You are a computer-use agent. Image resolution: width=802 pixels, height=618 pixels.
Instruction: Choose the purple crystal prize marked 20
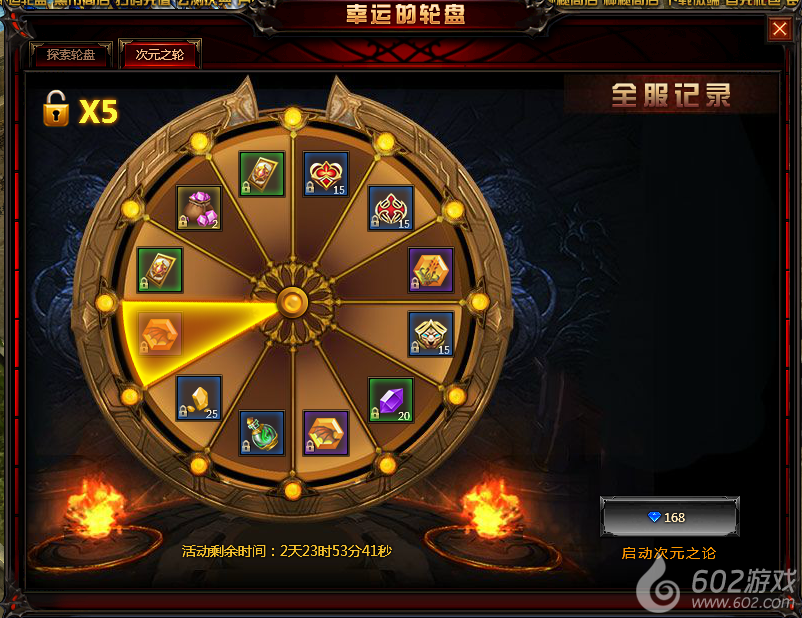[x=390, y=400]
